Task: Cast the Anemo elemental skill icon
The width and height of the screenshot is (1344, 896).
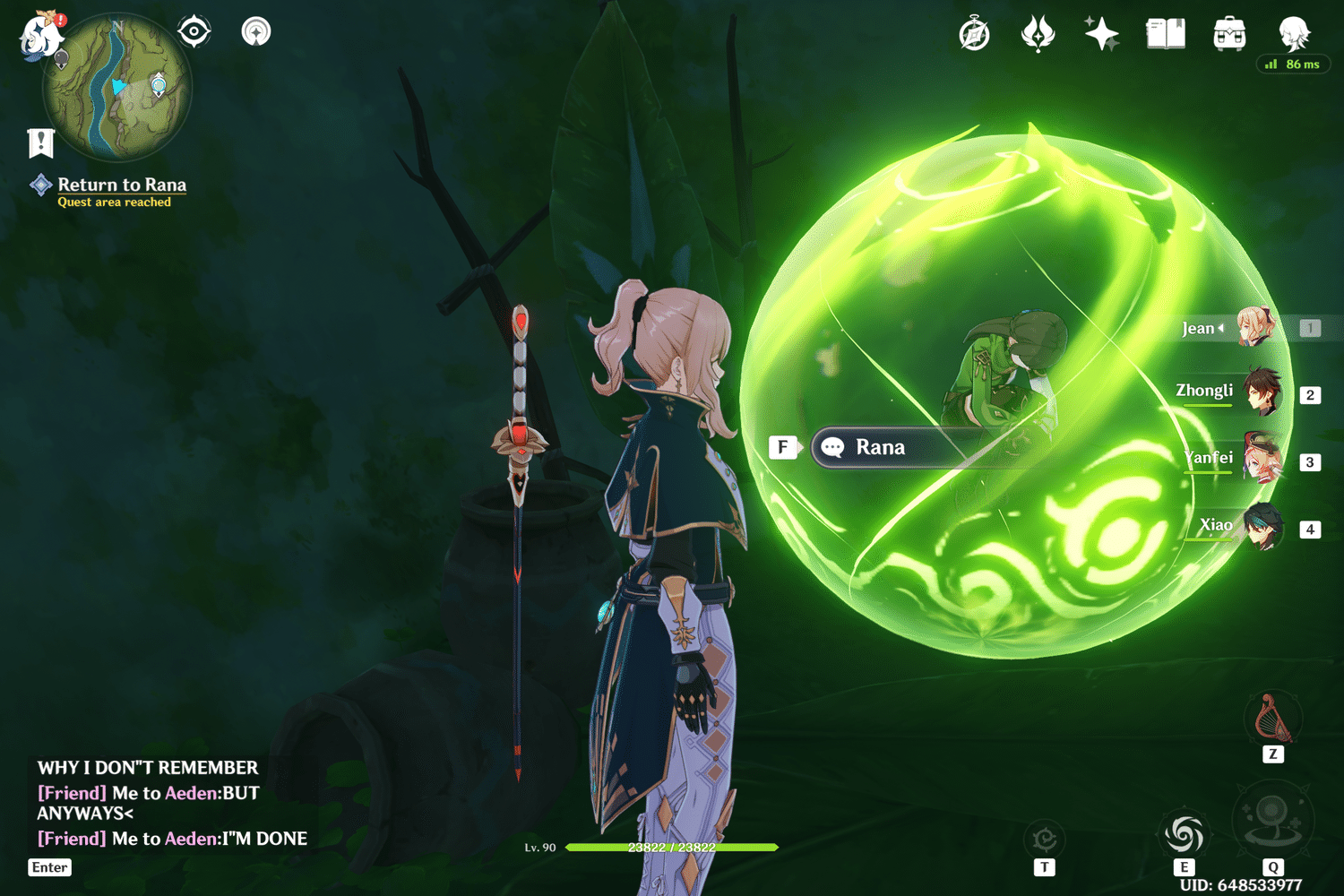Action: [1185, 835]
